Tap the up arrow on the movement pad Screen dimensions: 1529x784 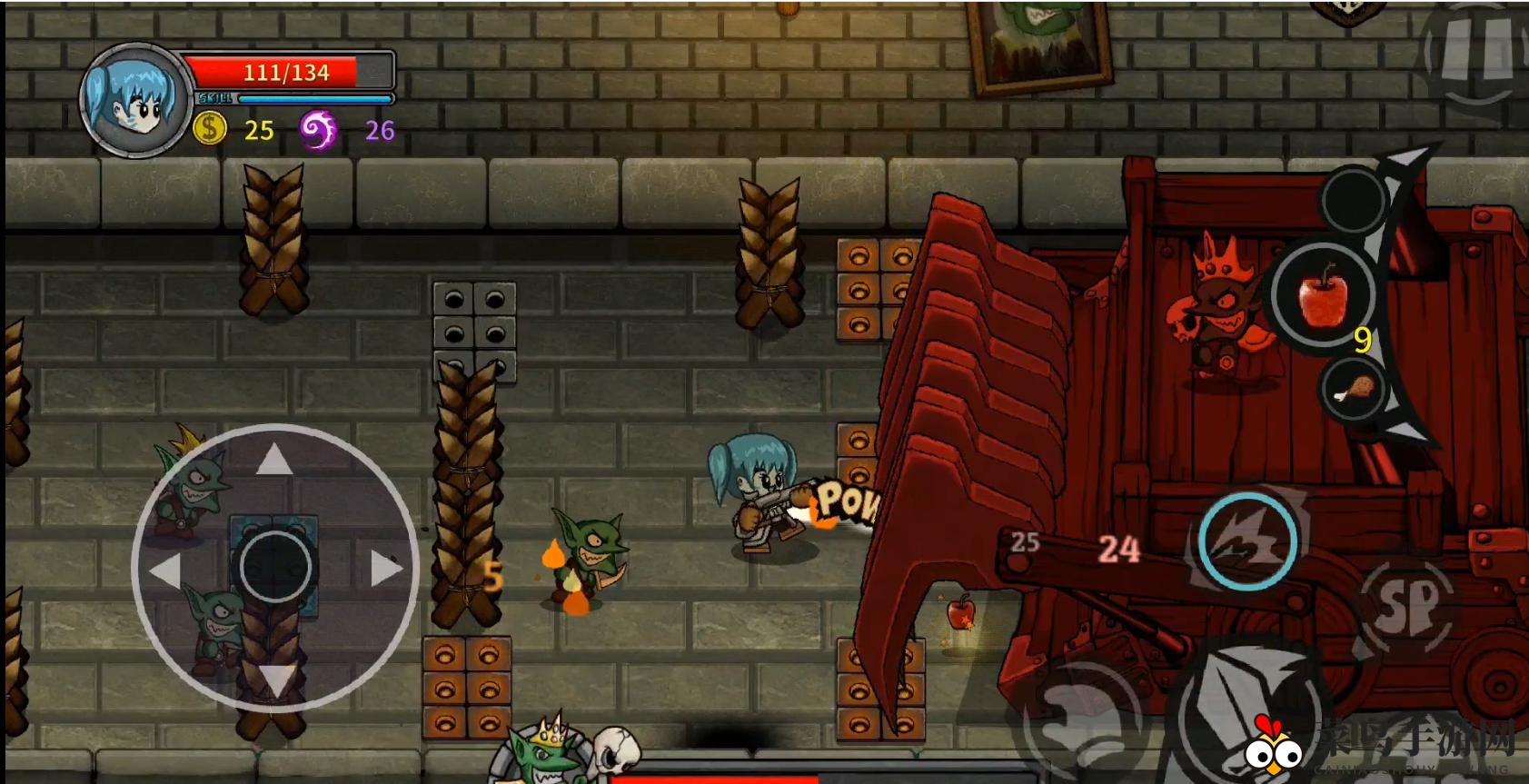[274, 461]
